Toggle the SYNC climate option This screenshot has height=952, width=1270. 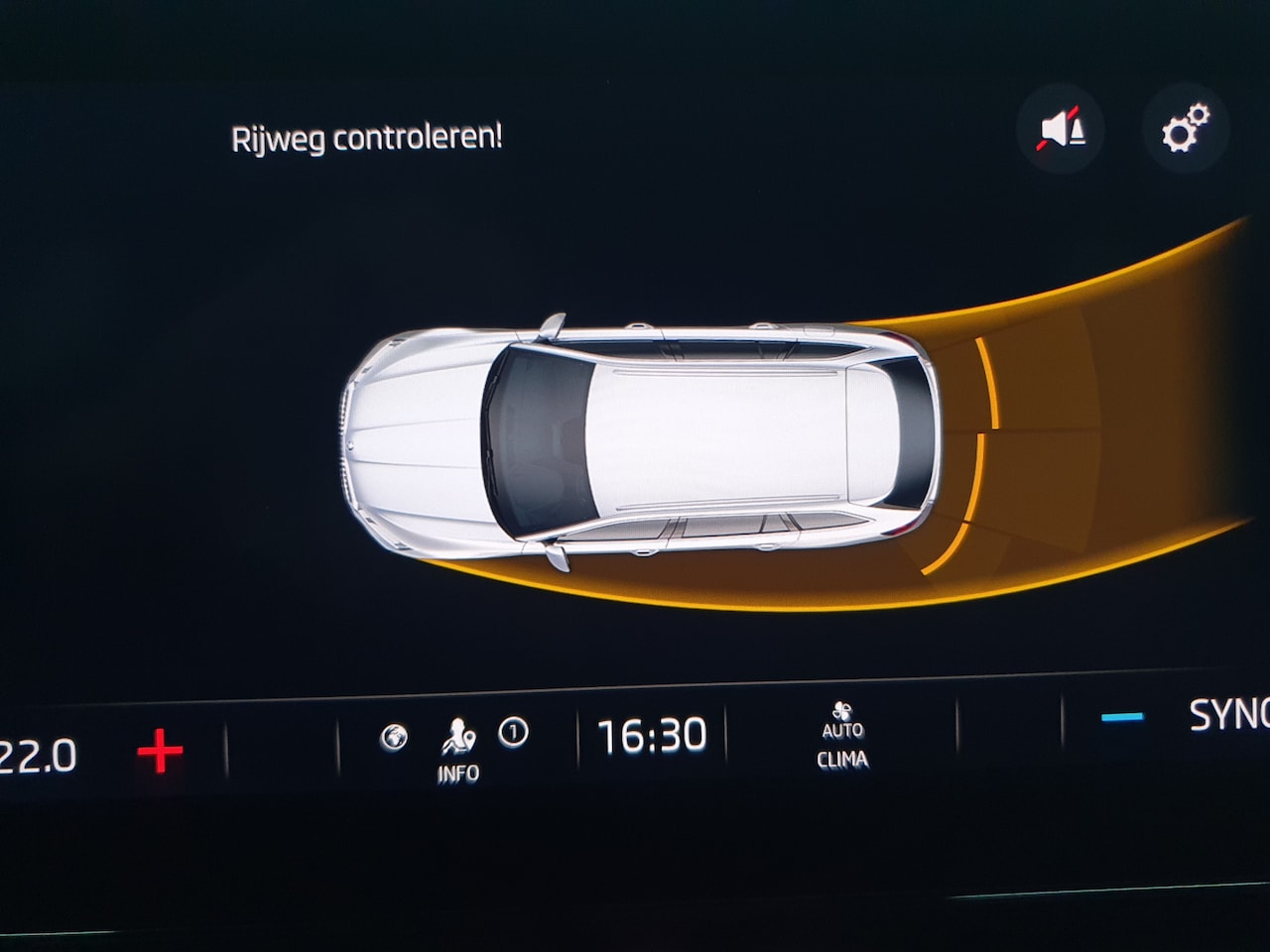[1228, 715]
